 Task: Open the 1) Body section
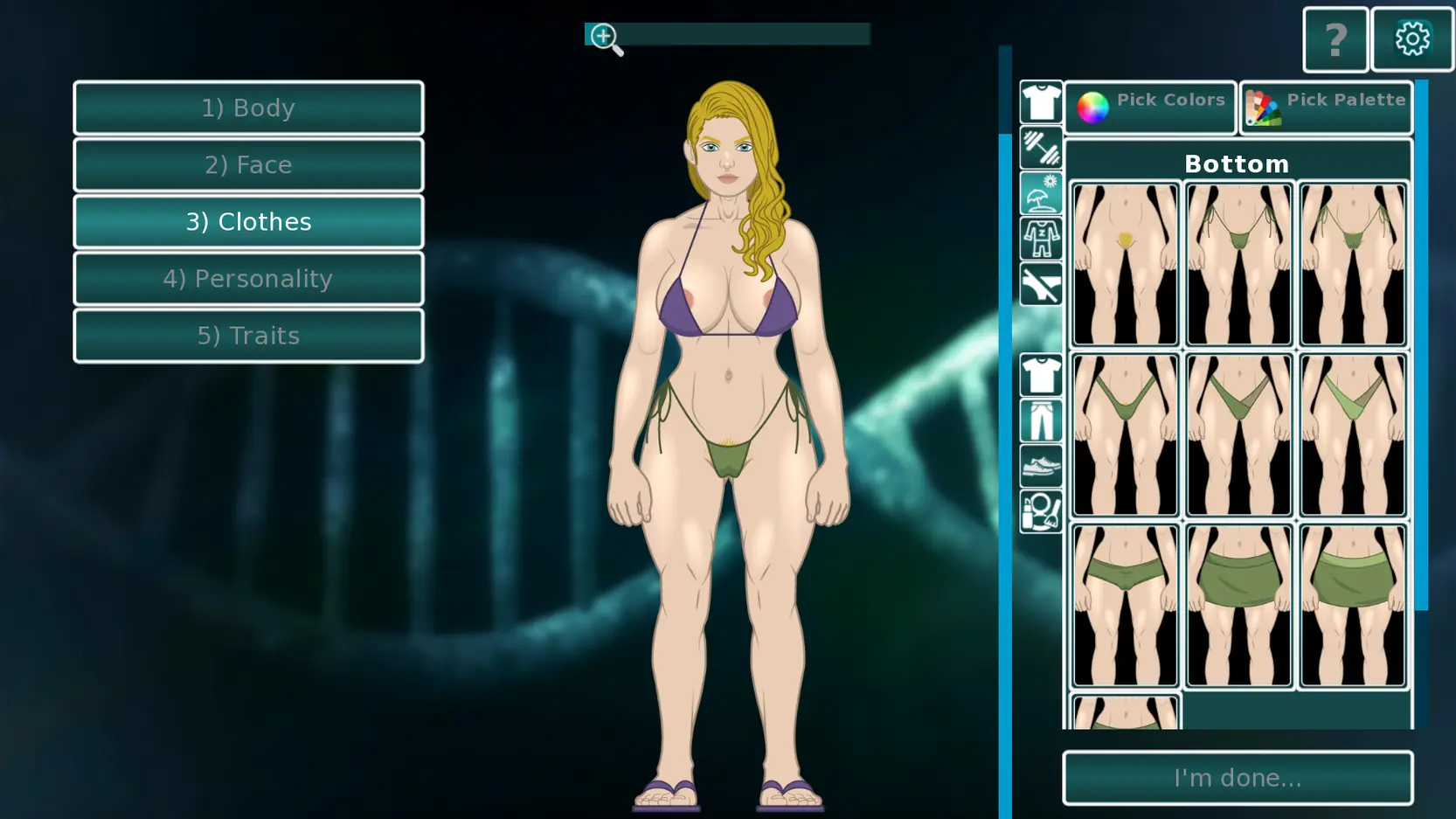(248, 108)
